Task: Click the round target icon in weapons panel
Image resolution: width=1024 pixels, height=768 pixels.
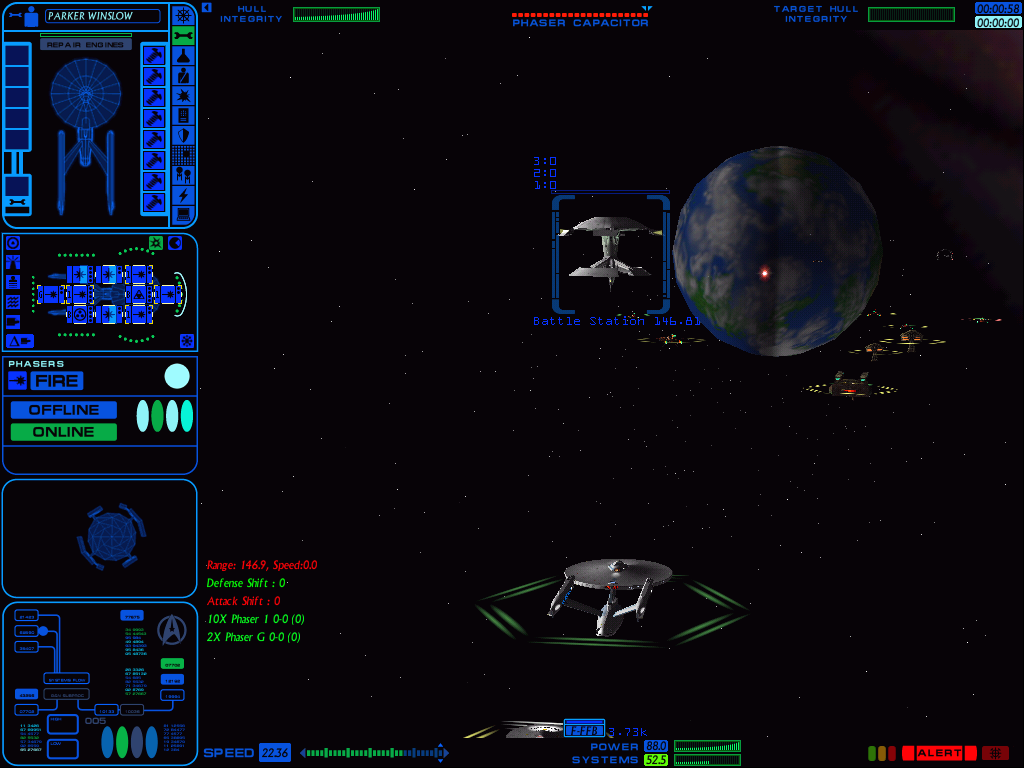Action: click(14, 244)
